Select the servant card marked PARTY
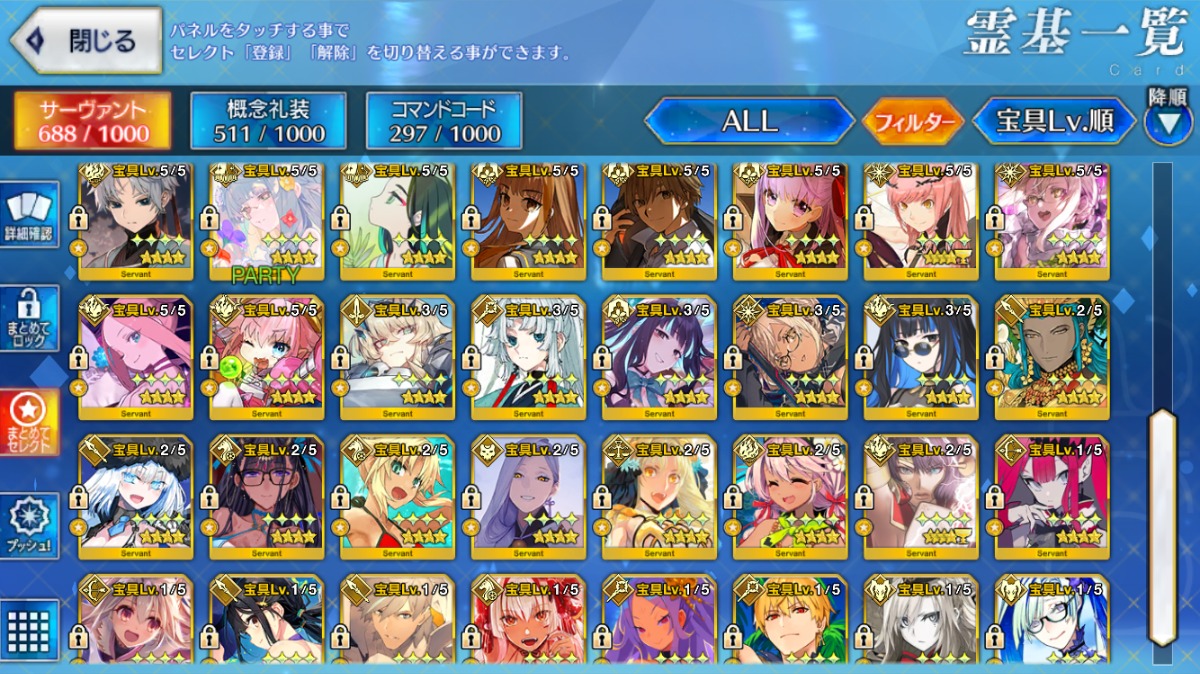The height and width of the screenshot is (674, 1200). (x=267, y=222)
